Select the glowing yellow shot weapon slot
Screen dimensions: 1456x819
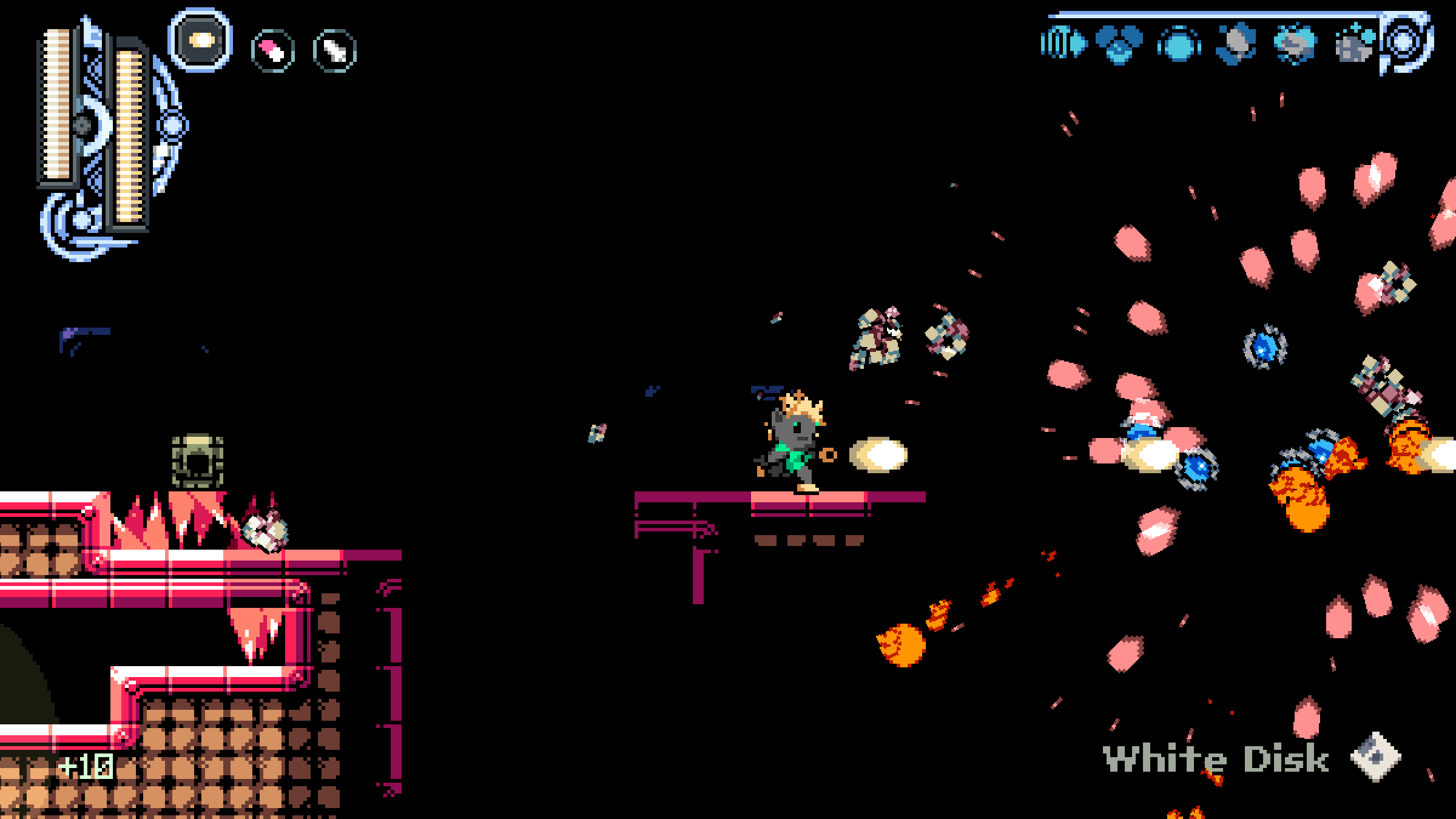click(200, 40)
